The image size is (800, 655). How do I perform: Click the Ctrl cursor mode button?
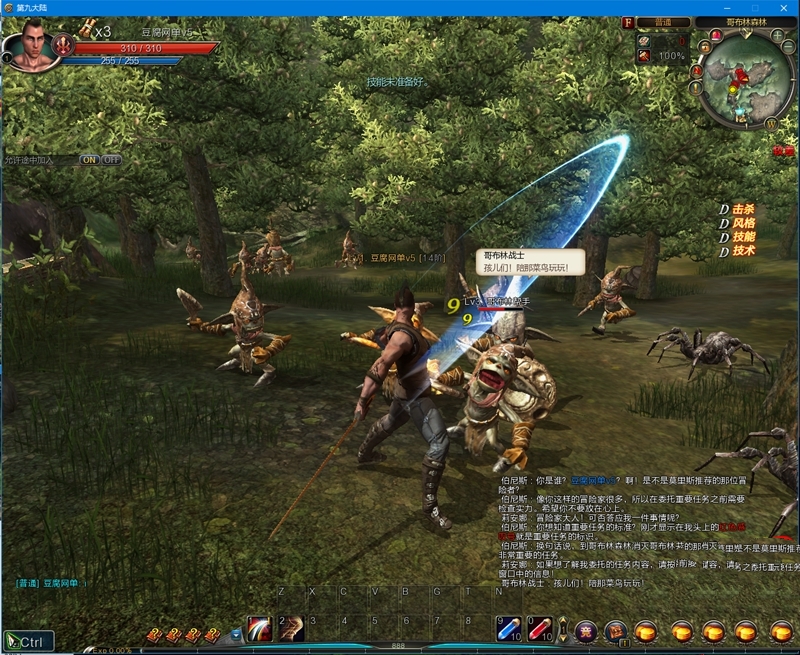pos(28,641)
